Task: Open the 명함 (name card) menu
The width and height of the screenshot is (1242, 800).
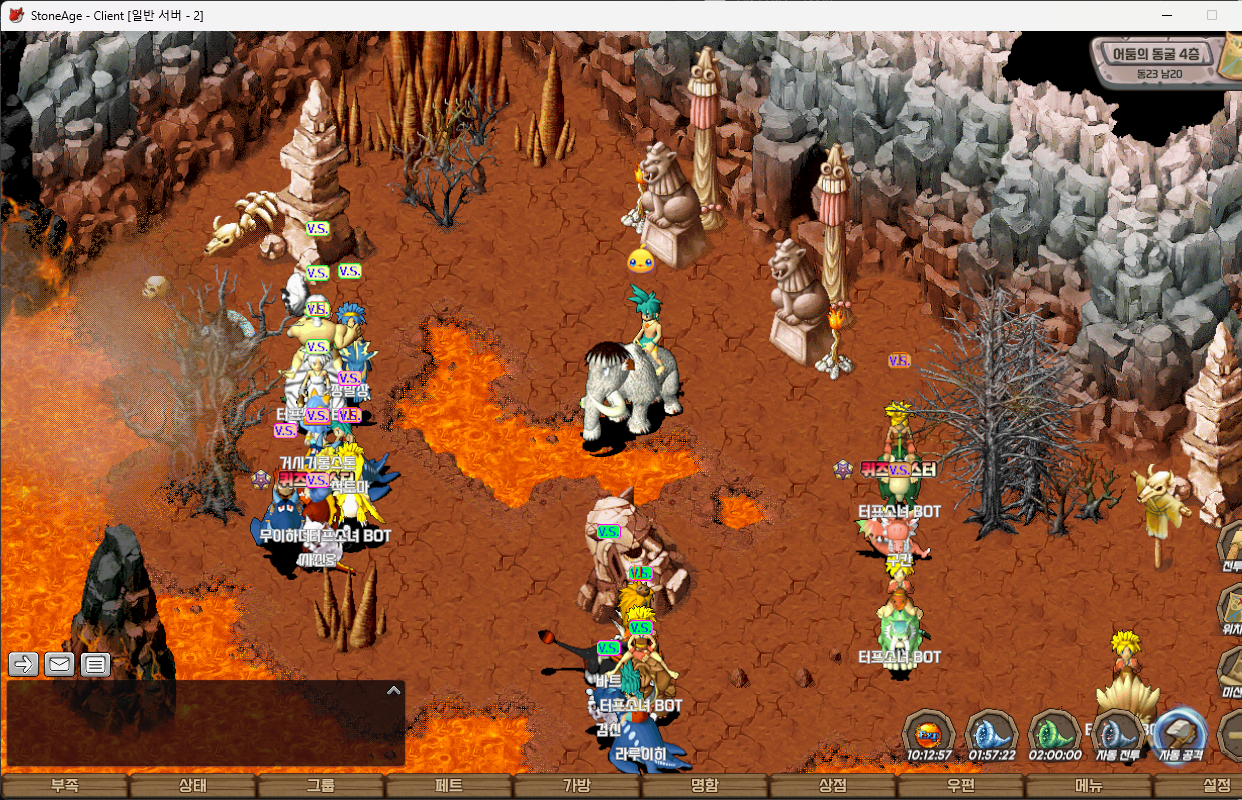Action: tap(704, 786)
